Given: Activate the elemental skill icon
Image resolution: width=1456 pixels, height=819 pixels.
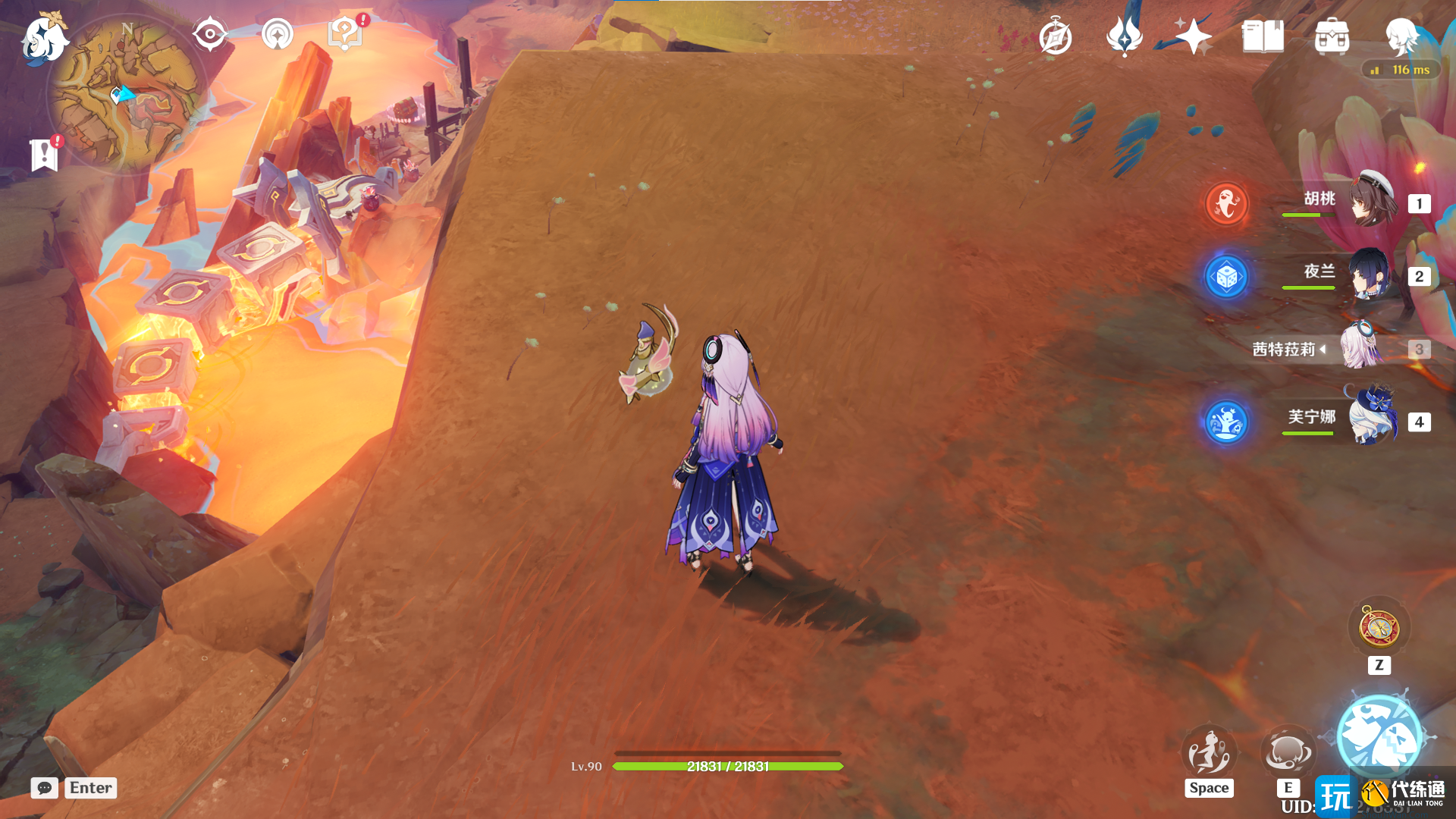Looking at the screenshot, I should (x=1288, y=752).
